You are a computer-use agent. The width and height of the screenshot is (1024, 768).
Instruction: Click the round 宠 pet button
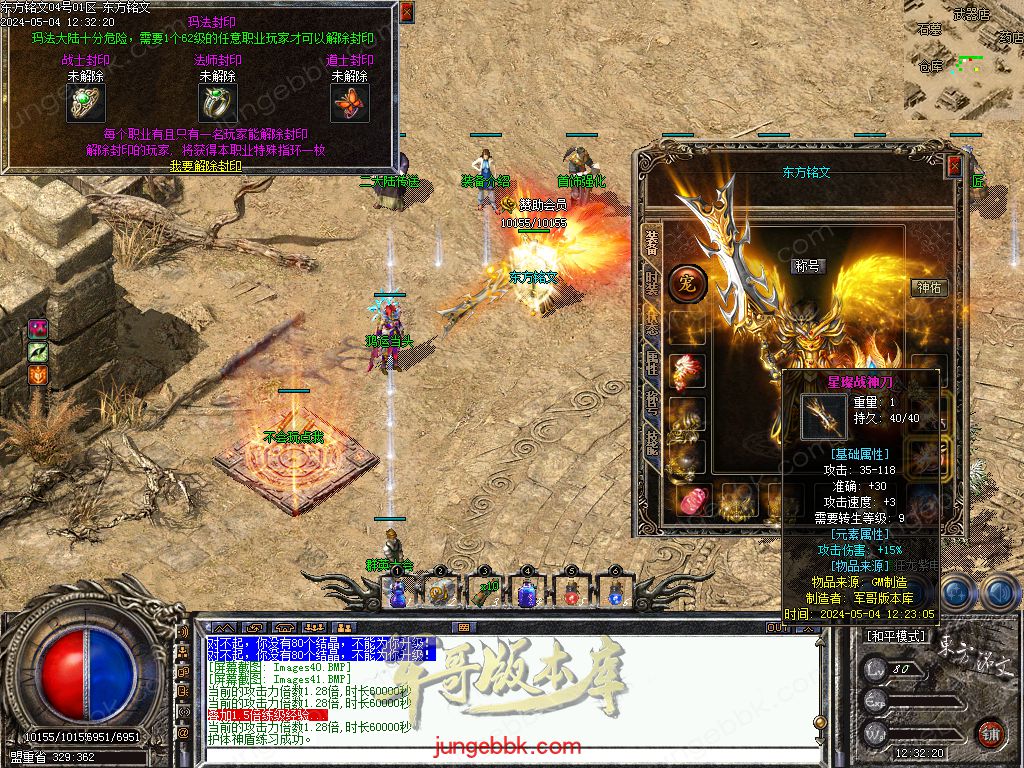(687, 284)
